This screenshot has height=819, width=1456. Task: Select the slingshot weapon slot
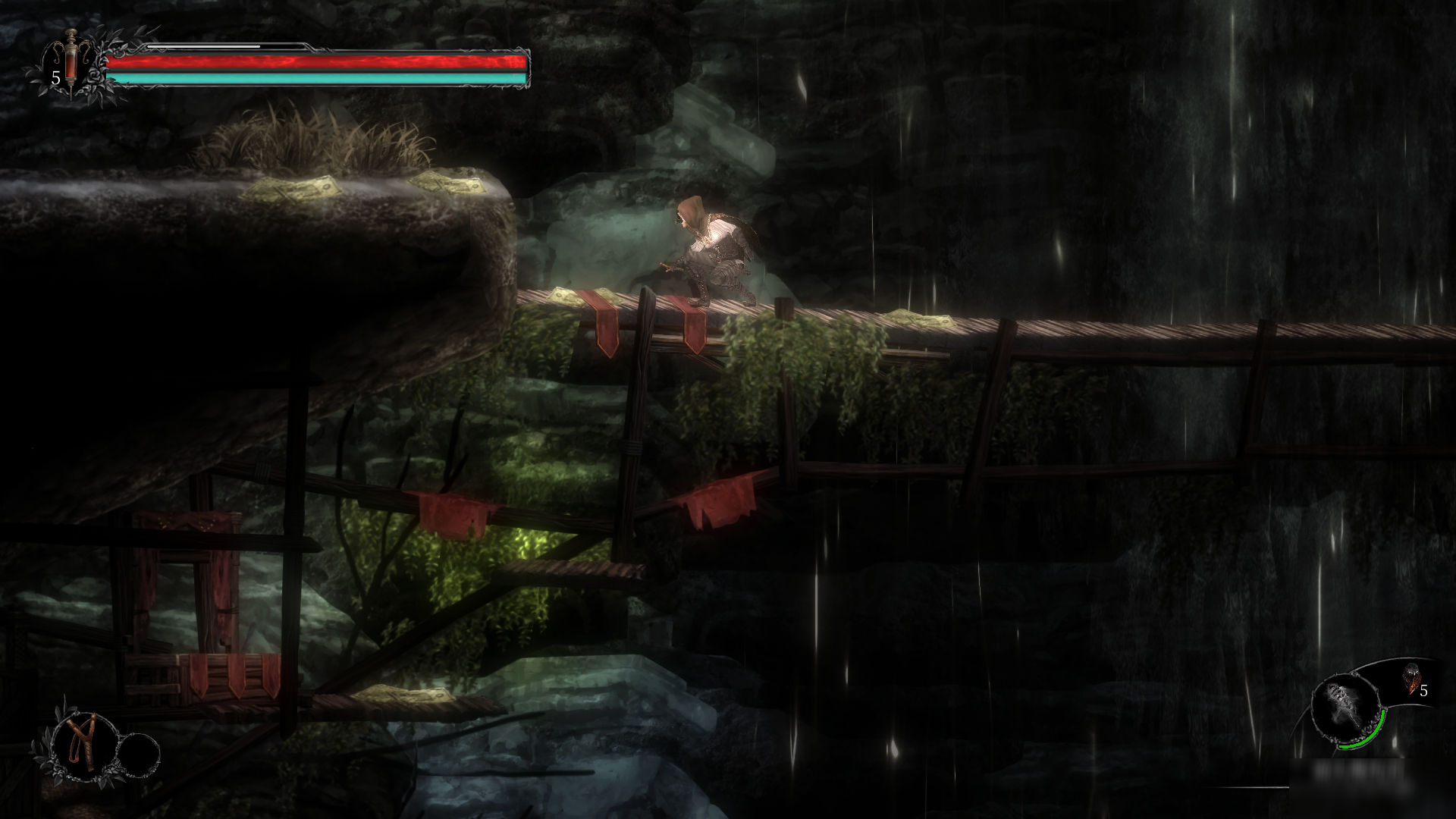pyautogui.click(x=80, y=744)
